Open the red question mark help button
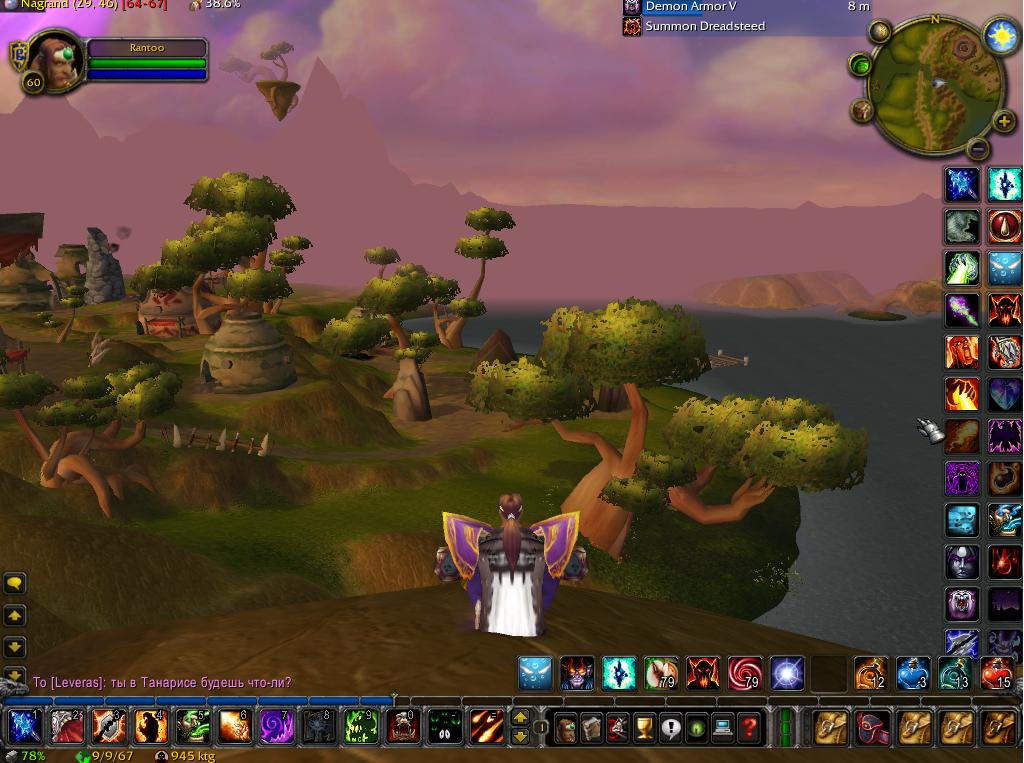The image size is (1024, 763). [749, 727]
